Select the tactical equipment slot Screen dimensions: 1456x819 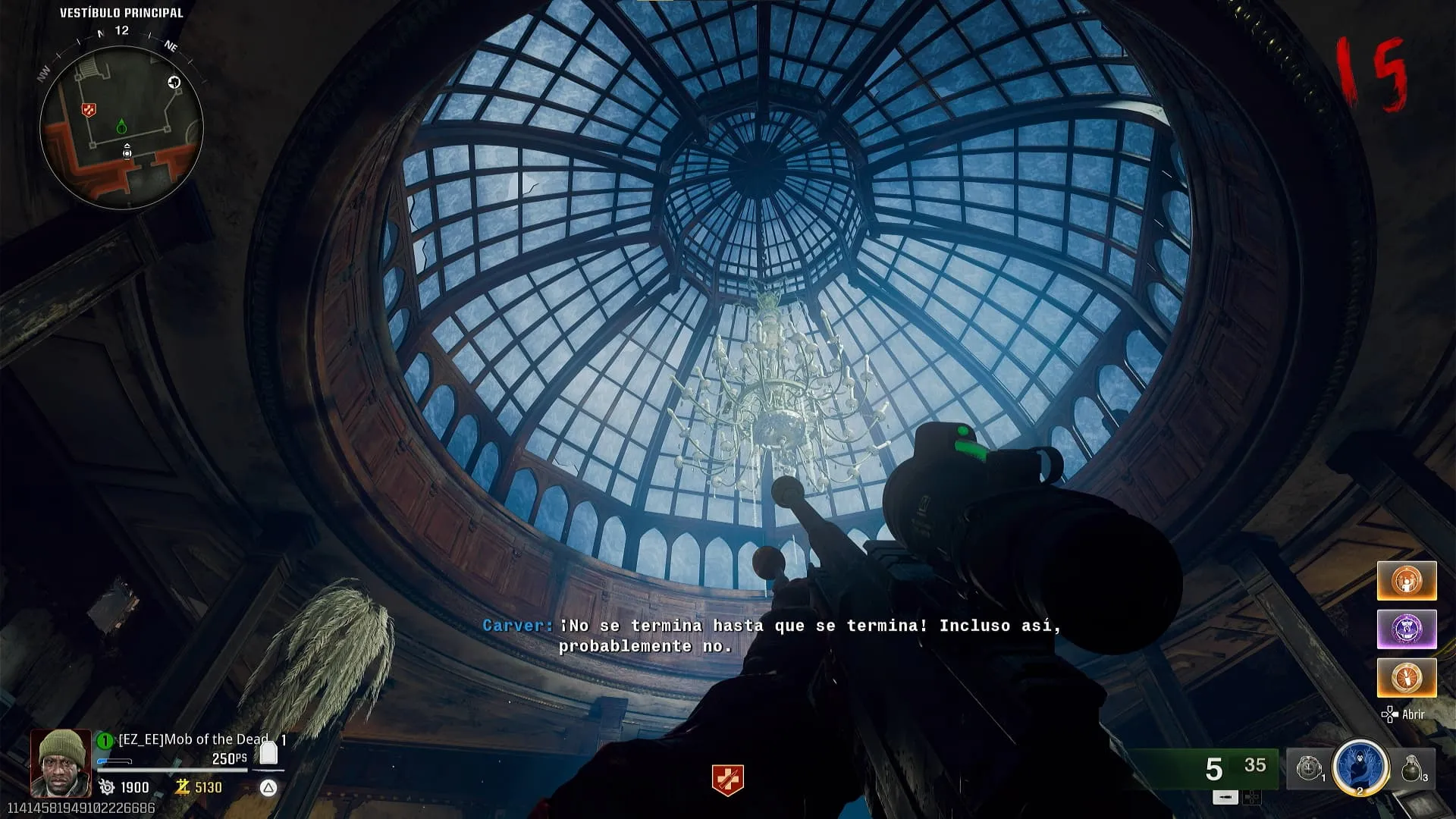pyautogui.click(x=1310, y=769)
